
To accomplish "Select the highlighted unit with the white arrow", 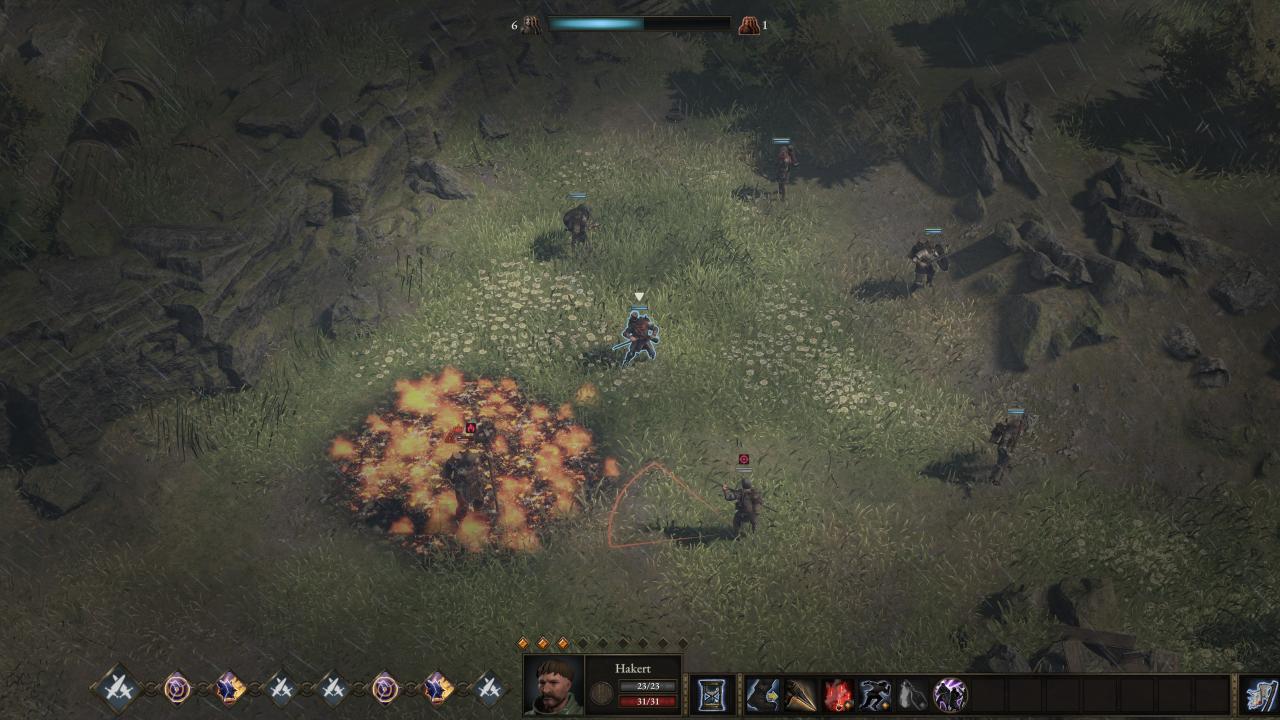I will point(639,336).
